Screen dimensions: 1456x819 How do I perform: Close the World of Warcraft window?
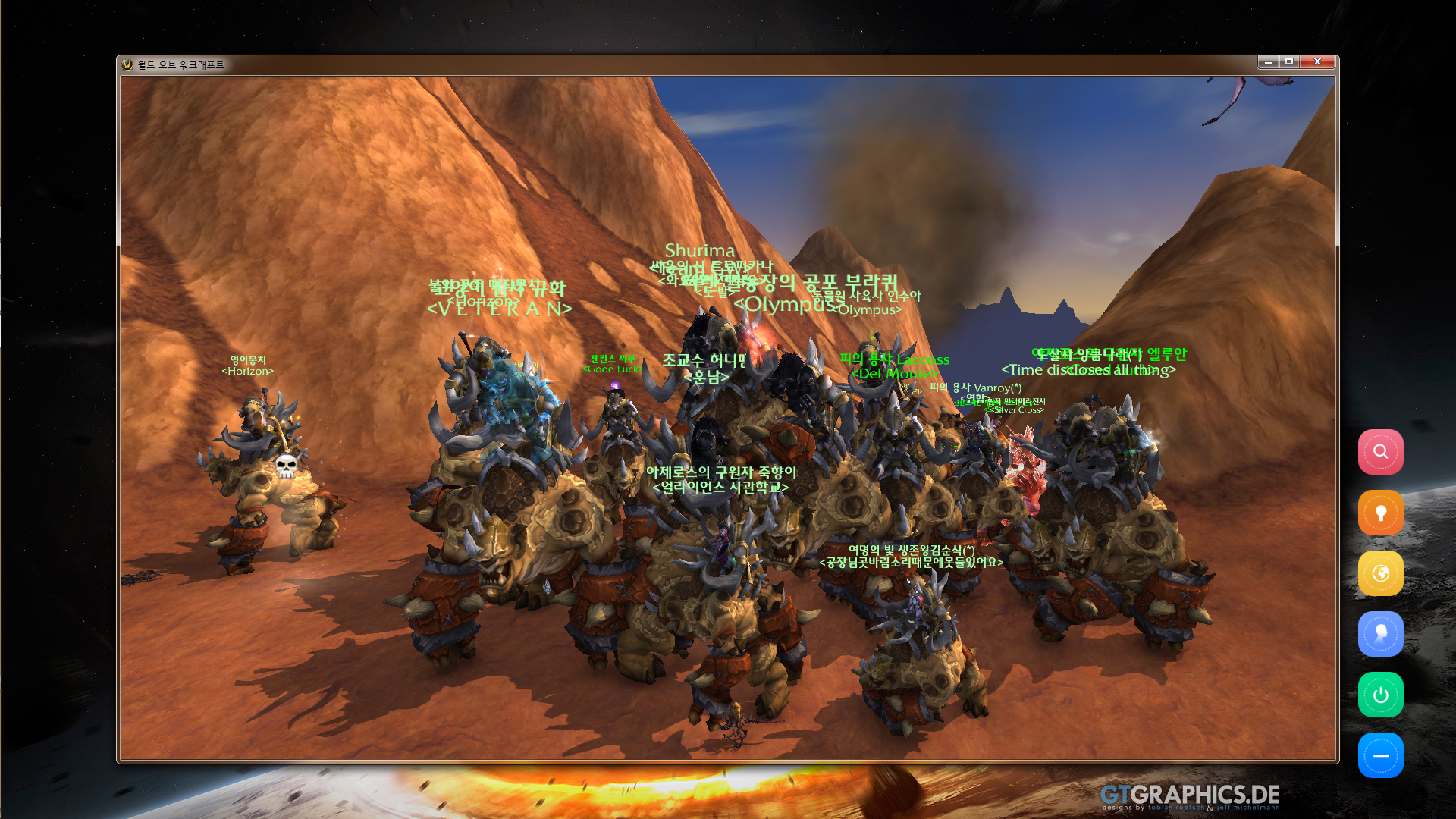pos(1317,62)
